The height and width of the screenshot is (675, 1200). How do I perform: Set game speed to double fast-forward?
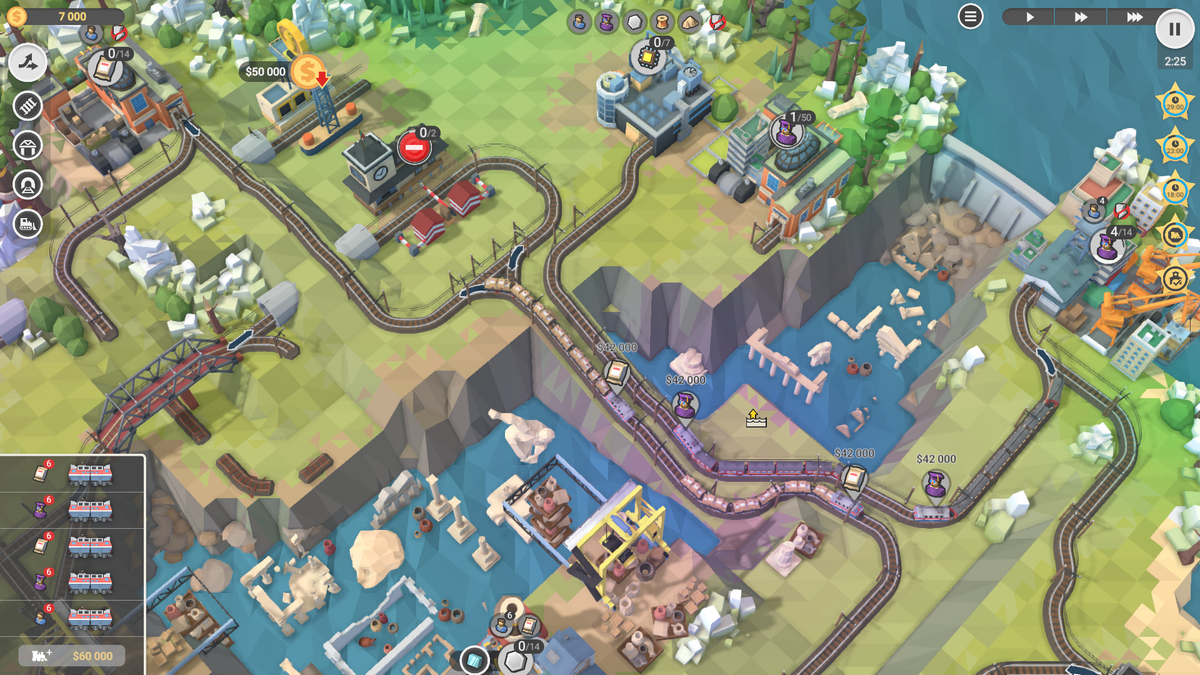1081,17
